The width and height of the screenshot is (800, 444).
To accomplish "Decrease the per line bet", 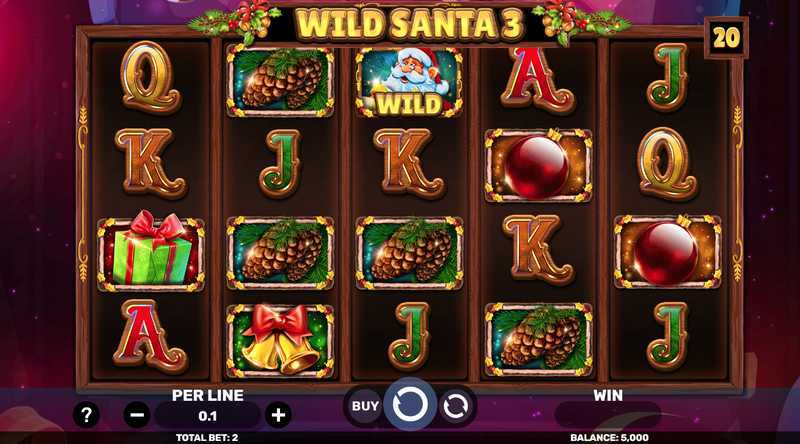I will tap(138, 414).
